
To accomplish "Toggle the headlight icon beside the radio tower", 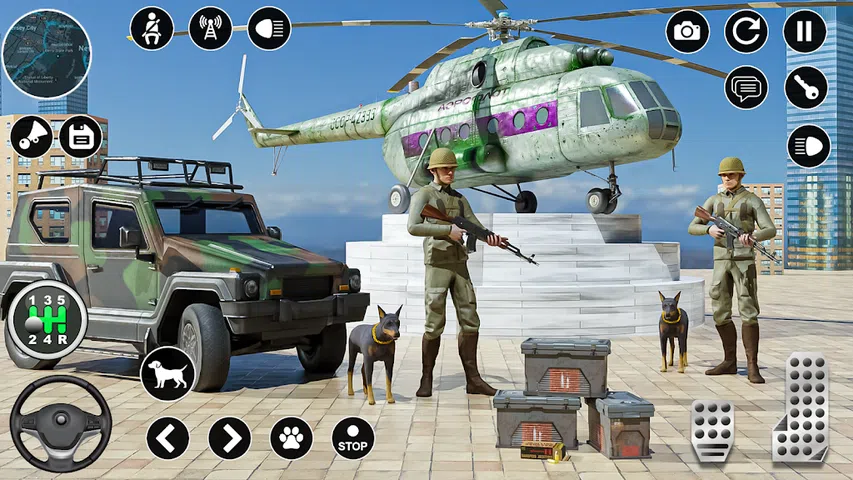I will pyautogui.click(x=269, y=28).
